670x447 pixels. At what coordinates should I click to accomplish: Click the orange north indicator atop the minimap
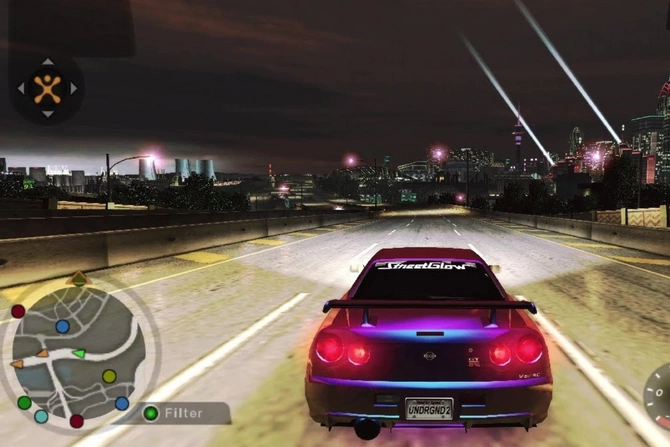pos(79,277)
